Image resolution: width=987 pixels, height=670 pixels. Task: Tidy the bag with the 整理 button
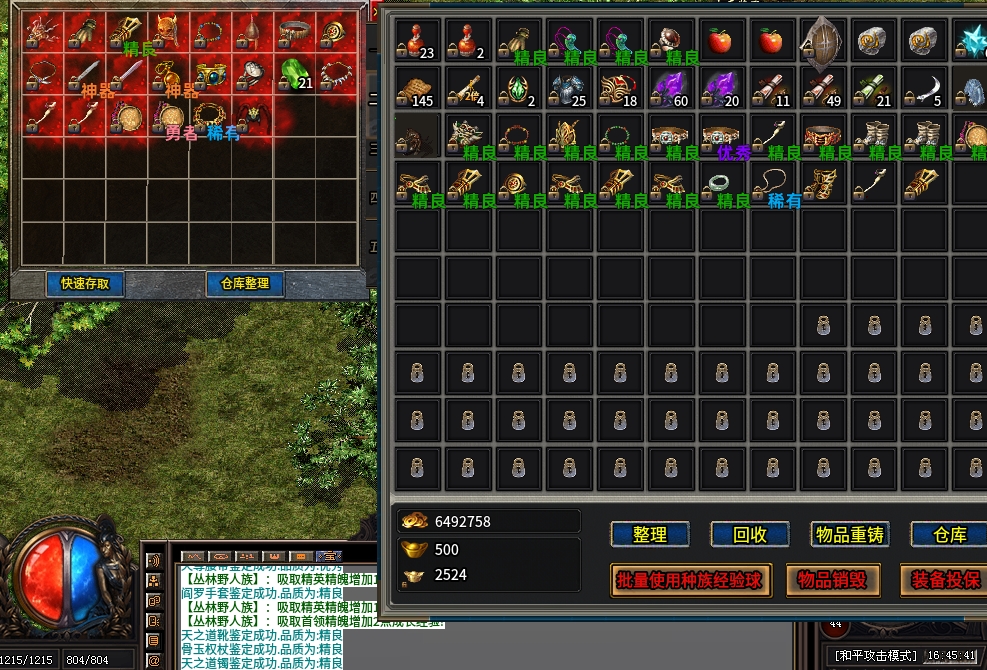[x=649, y=535]
